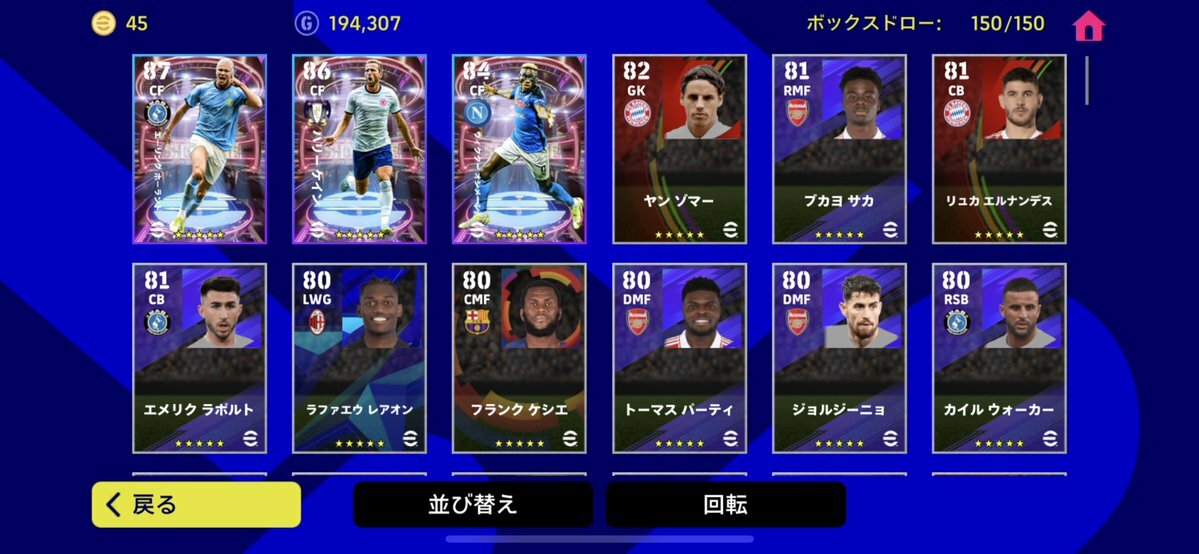Select the 87 CF Haaland card

199,149
